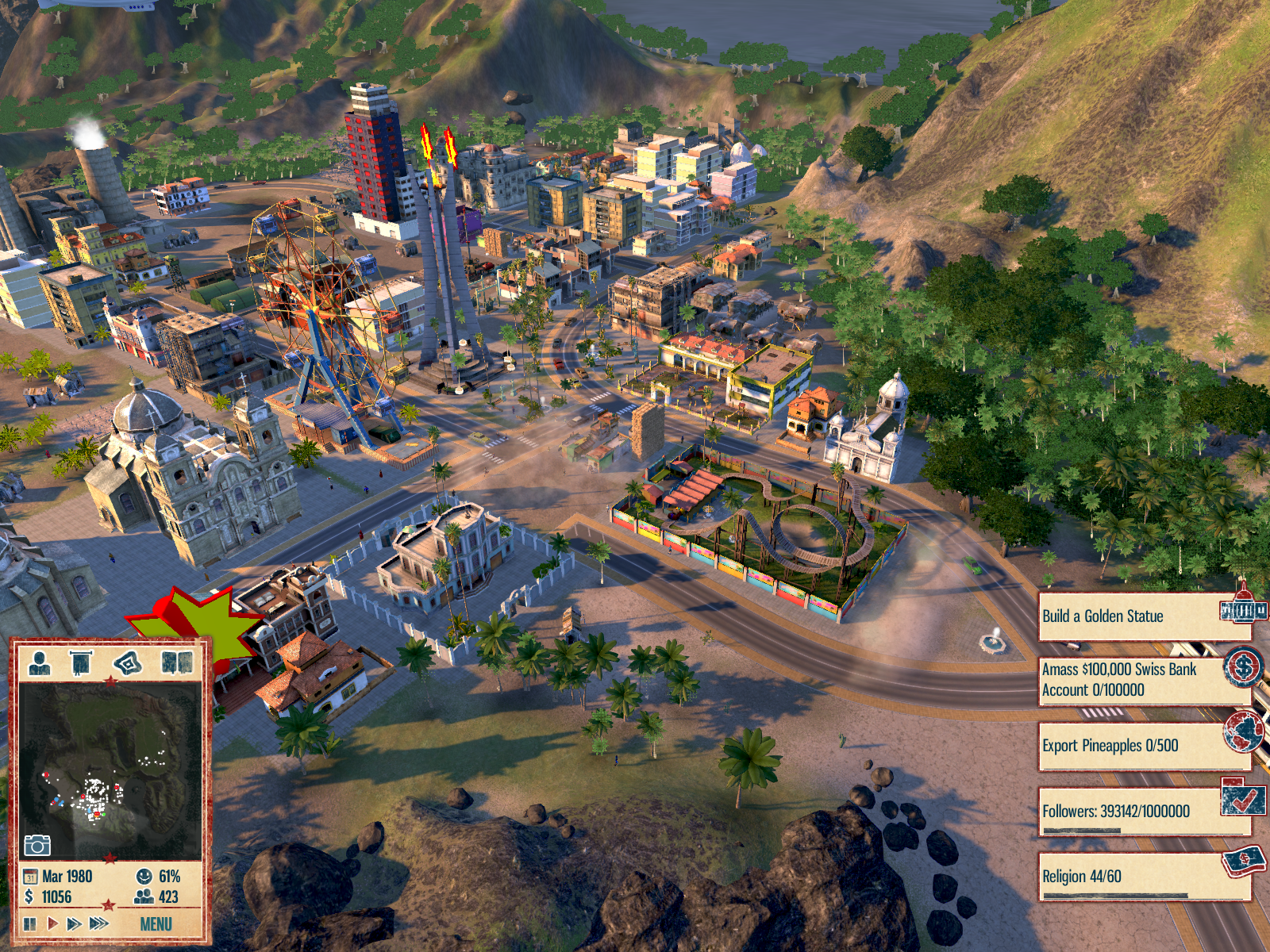Set game speed to double fast-forward
Image resolution: width=1270 pixels, height=952 pixels.
[x=74, y=923]
